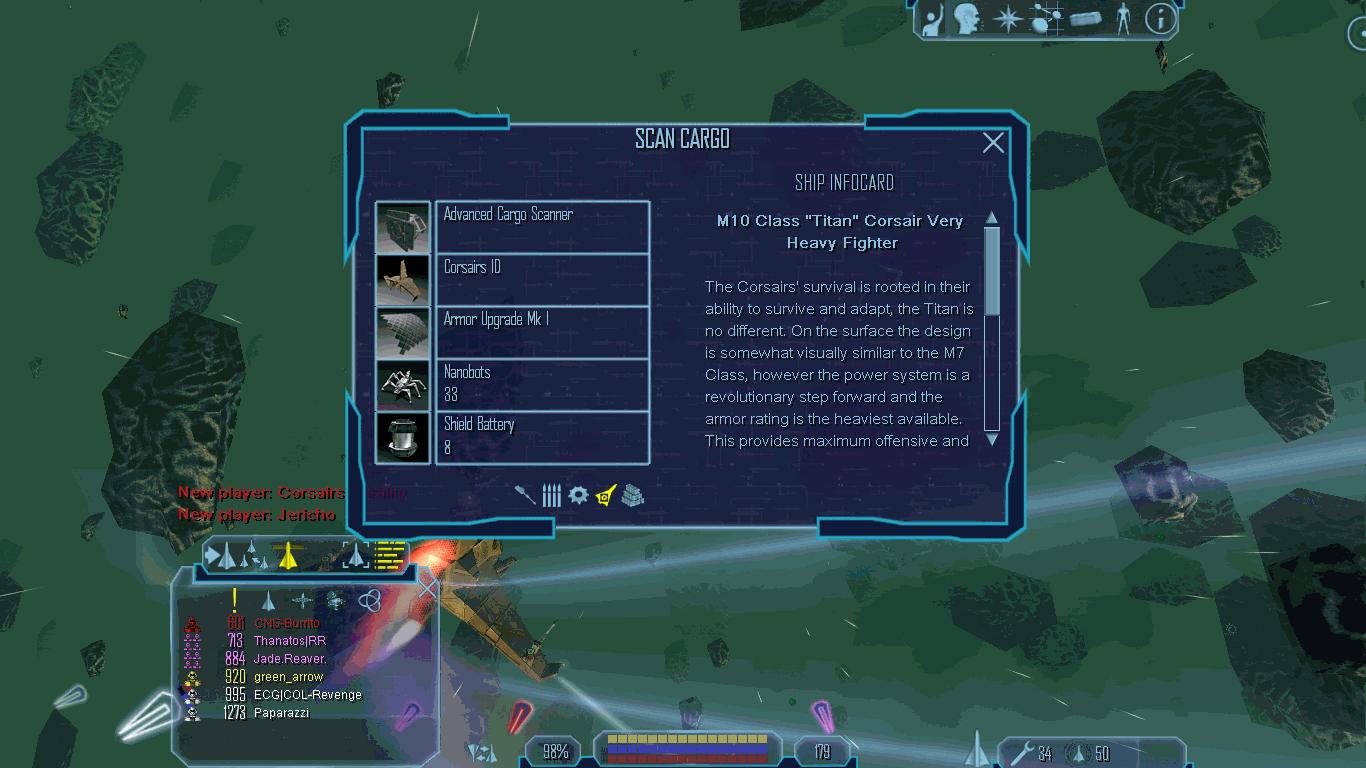Show the ammunition filter with four bullets
This screenshot has width=1366, height=768.
551,495
